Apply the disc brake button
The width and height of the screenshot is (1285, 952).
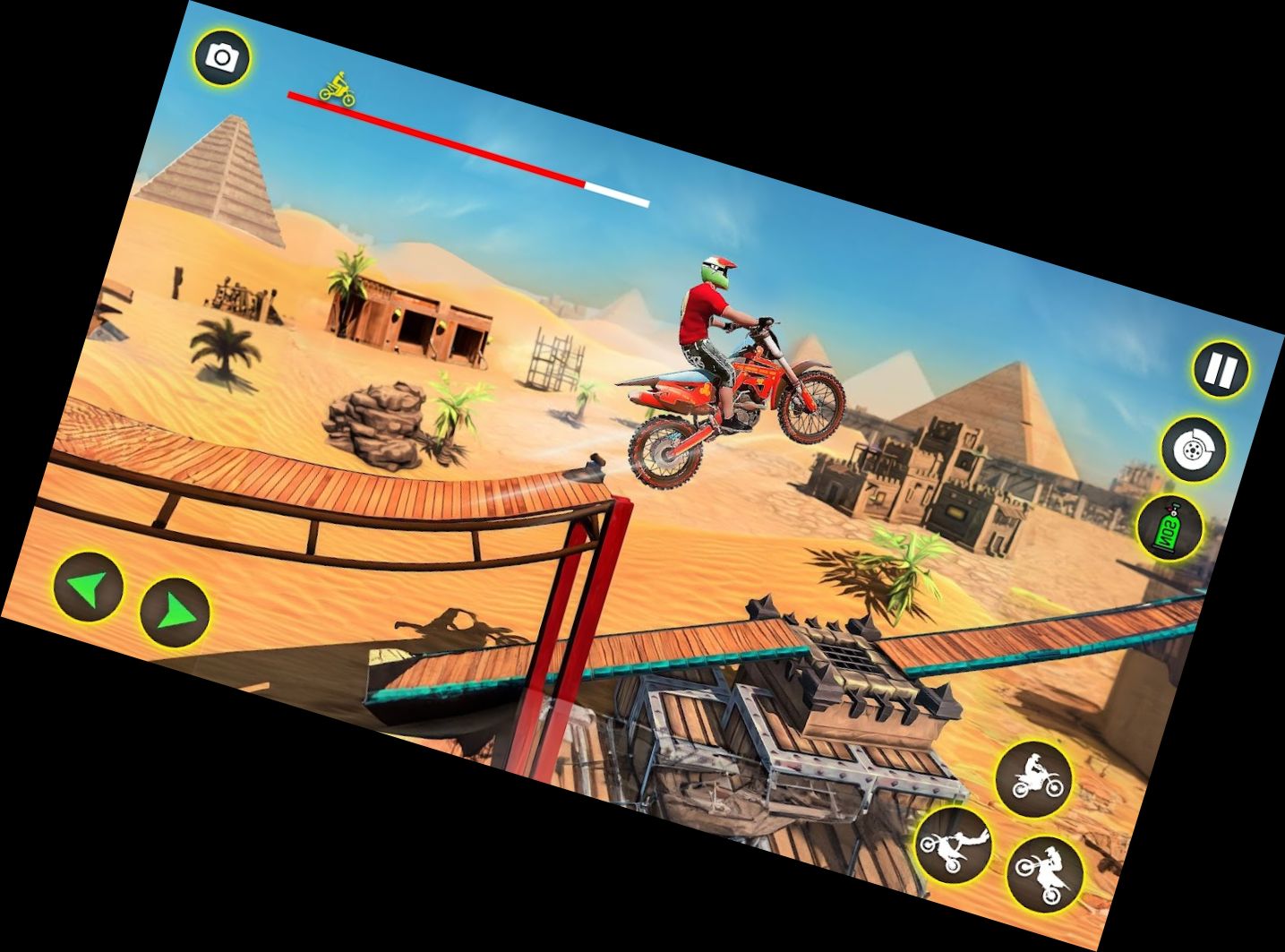click(1192, 449)
